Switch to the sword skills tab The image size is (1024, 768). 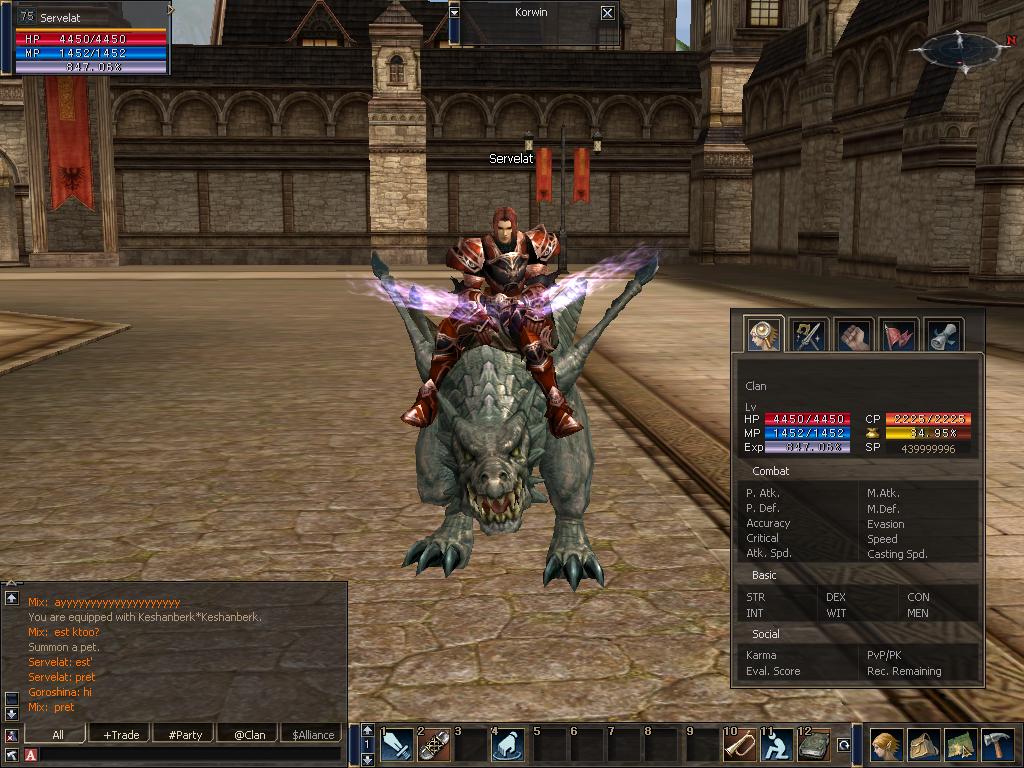(808, 335)
